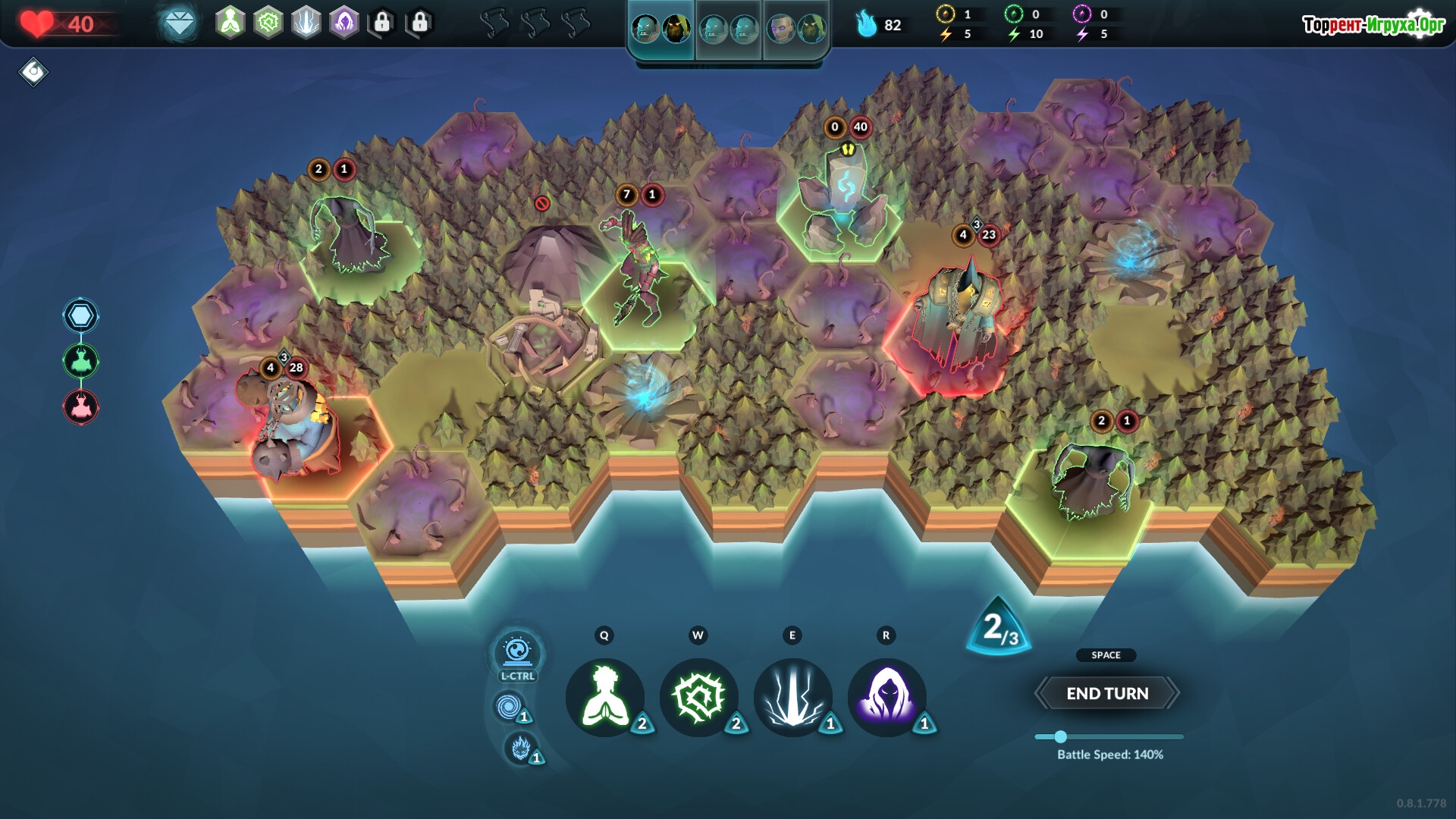The height and width of the screenshot is (819, 1456).
Task: Toggle the white diamond eye icon
Action: 33,72
